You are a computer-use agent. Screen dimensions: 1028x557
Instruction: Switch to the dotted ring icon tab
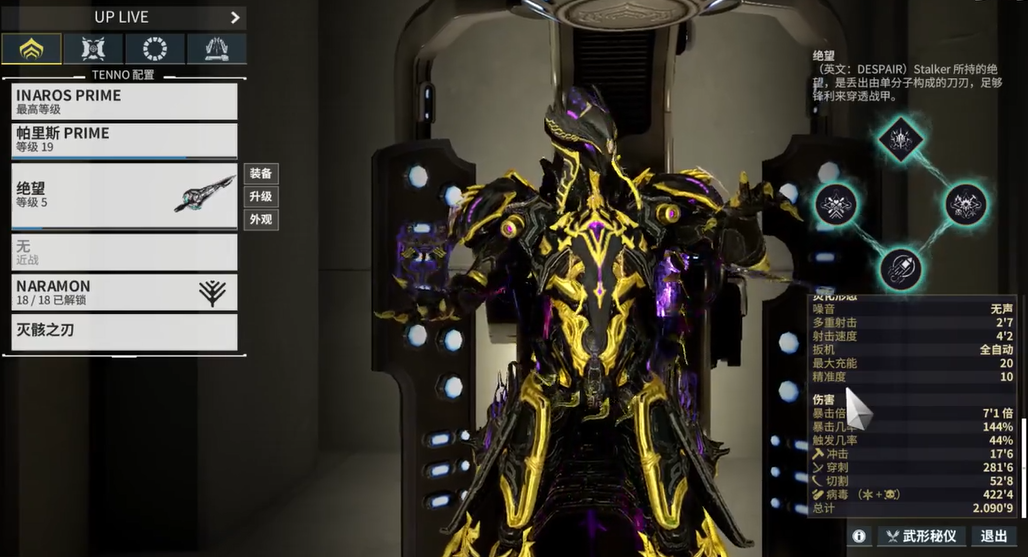pos(155,48)
